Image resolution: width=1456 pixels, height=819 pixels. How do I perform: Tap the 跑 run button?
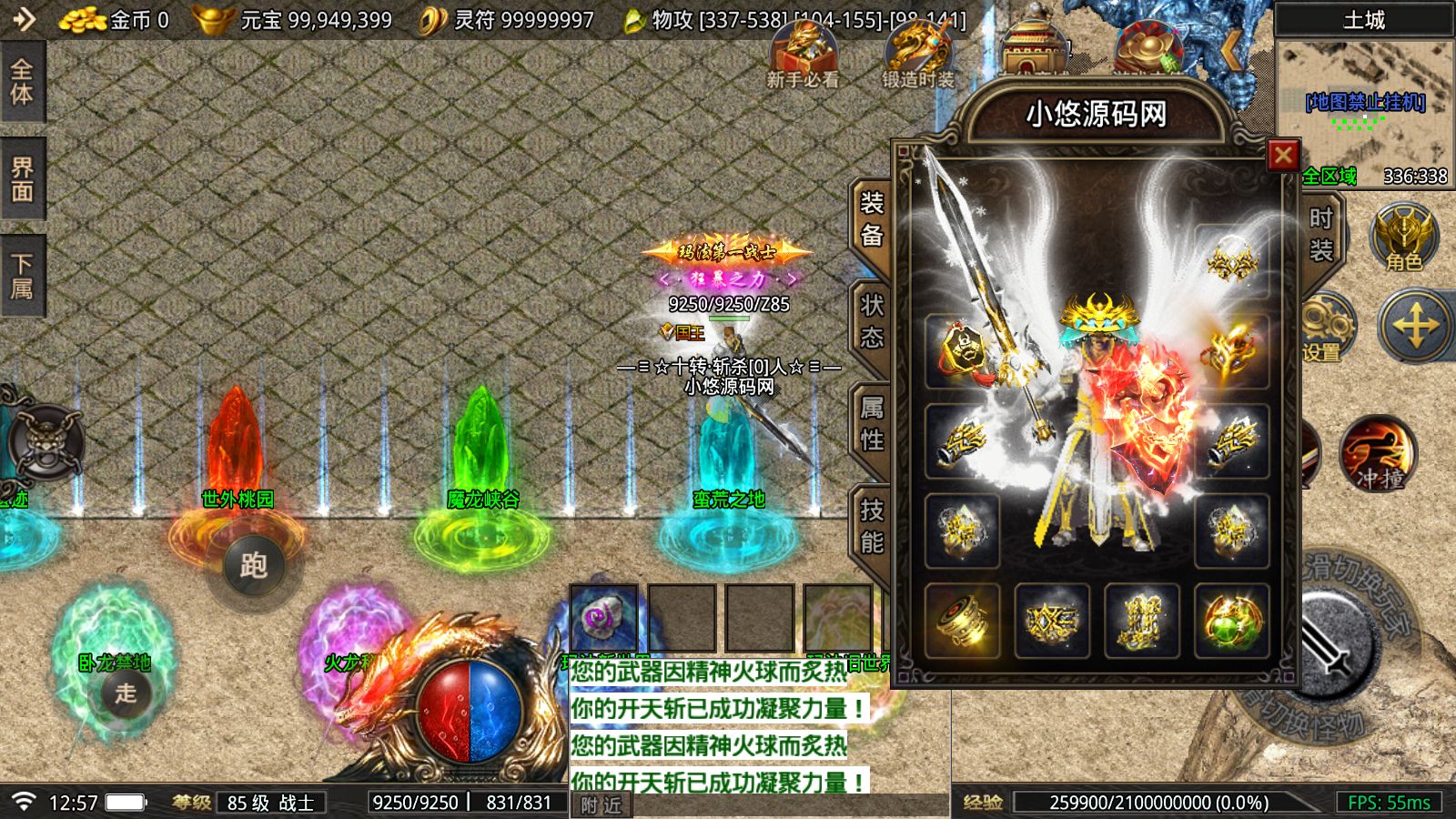tap(254, 566)
